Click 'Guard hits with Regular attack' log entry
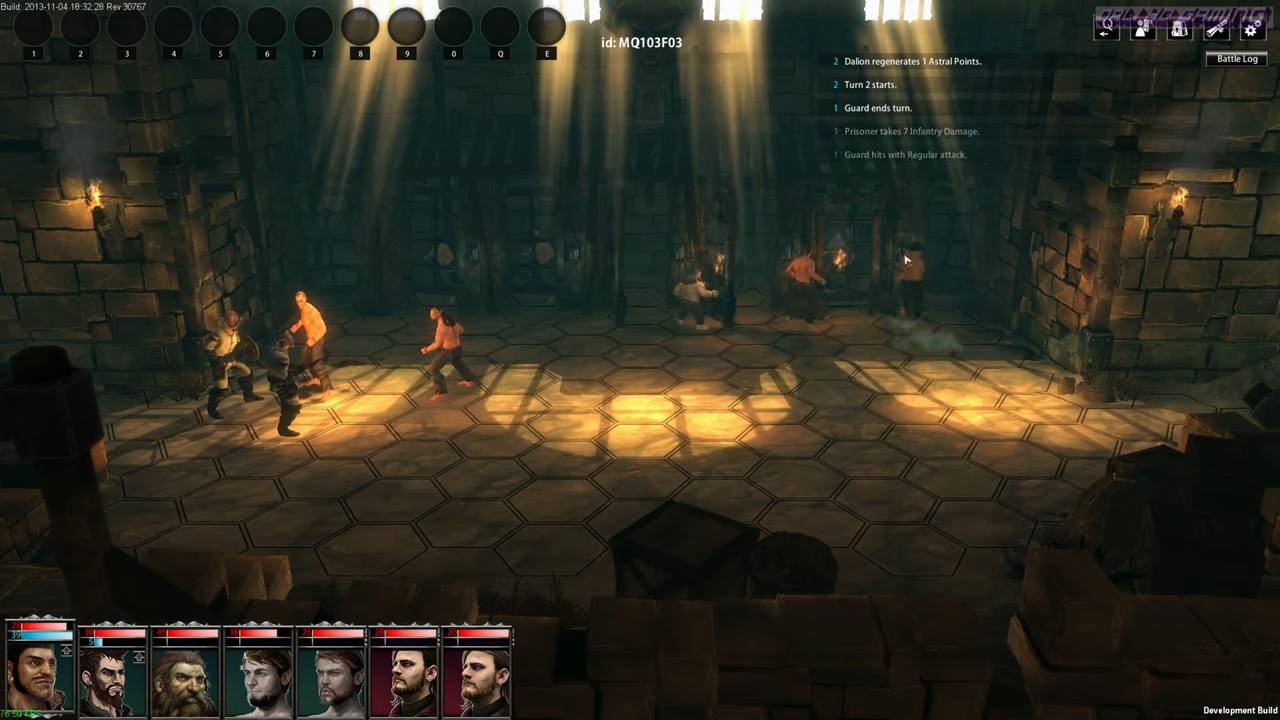 905,154
